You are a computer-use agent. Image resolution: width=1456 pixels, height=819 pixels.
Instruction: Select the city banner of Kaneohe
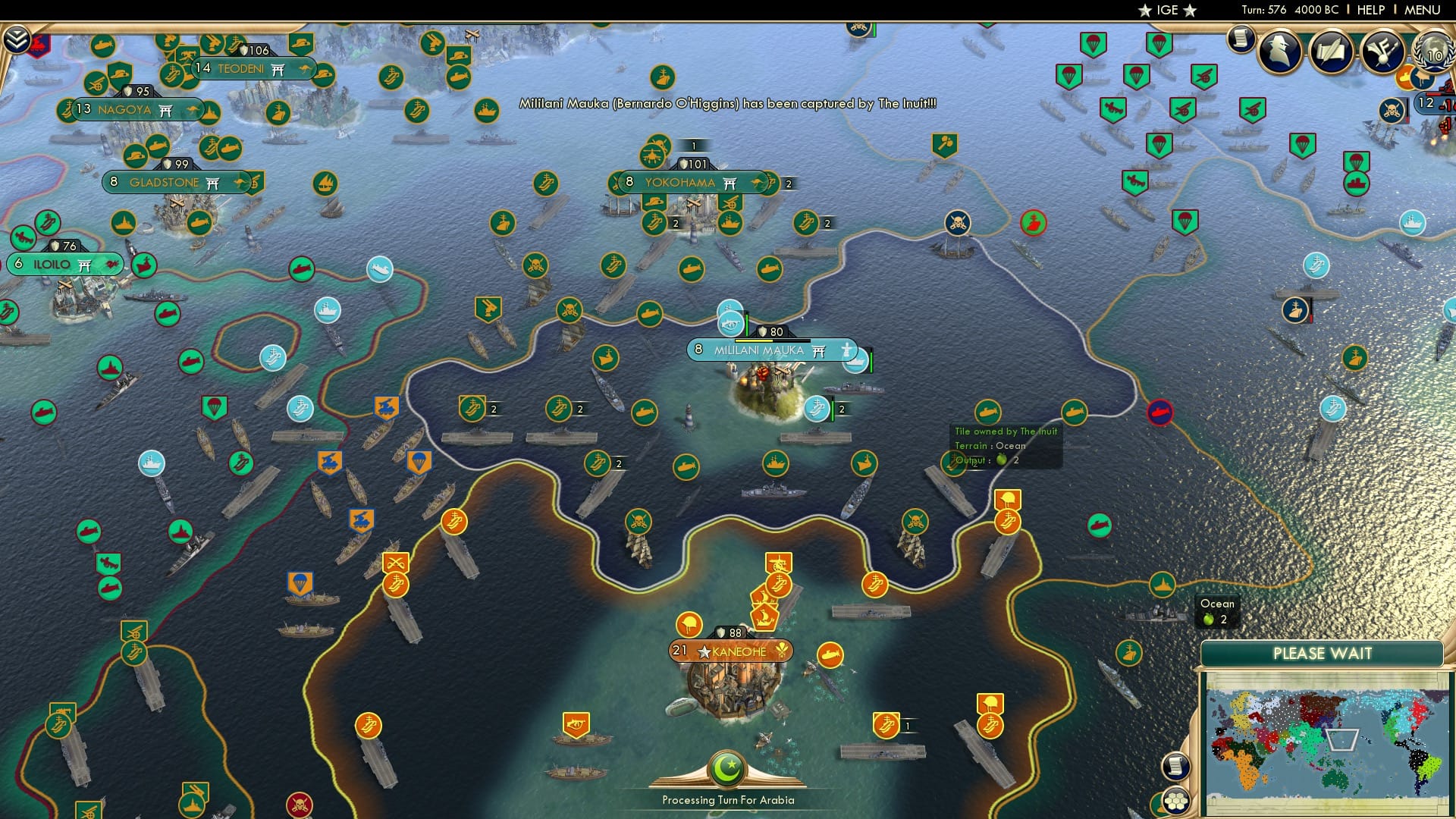(730, 651)
